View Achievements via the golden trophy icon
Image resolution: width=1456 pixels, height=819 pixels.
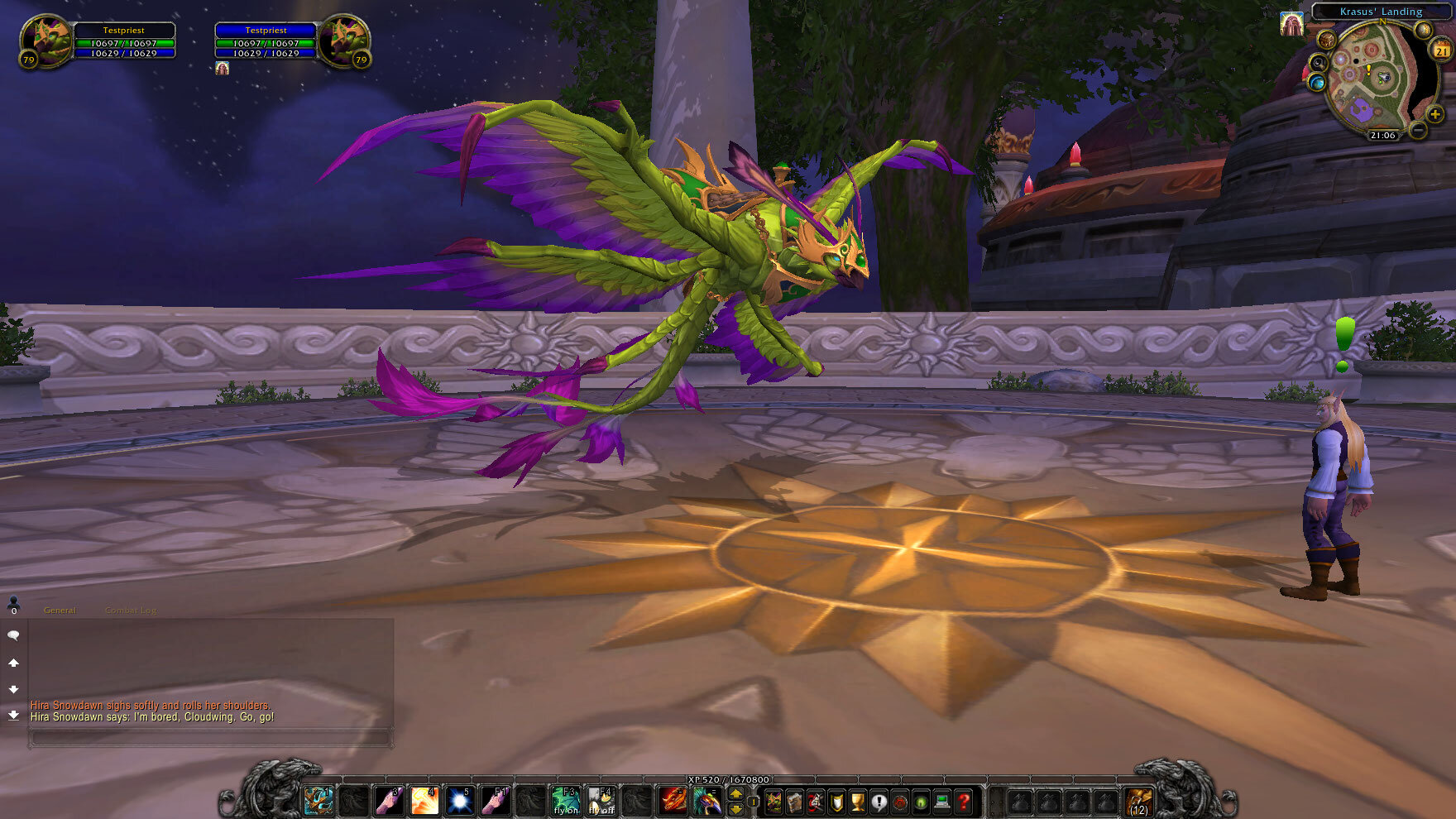[856, 800]
